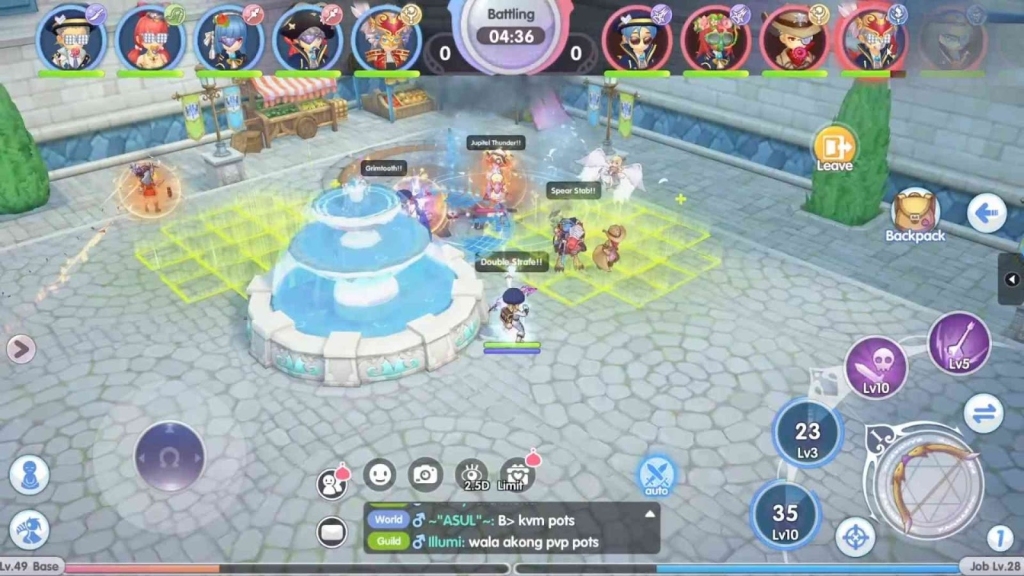1024x576 pixels.
Task: Click the skill page 1 button
Action: coord(999,537)
